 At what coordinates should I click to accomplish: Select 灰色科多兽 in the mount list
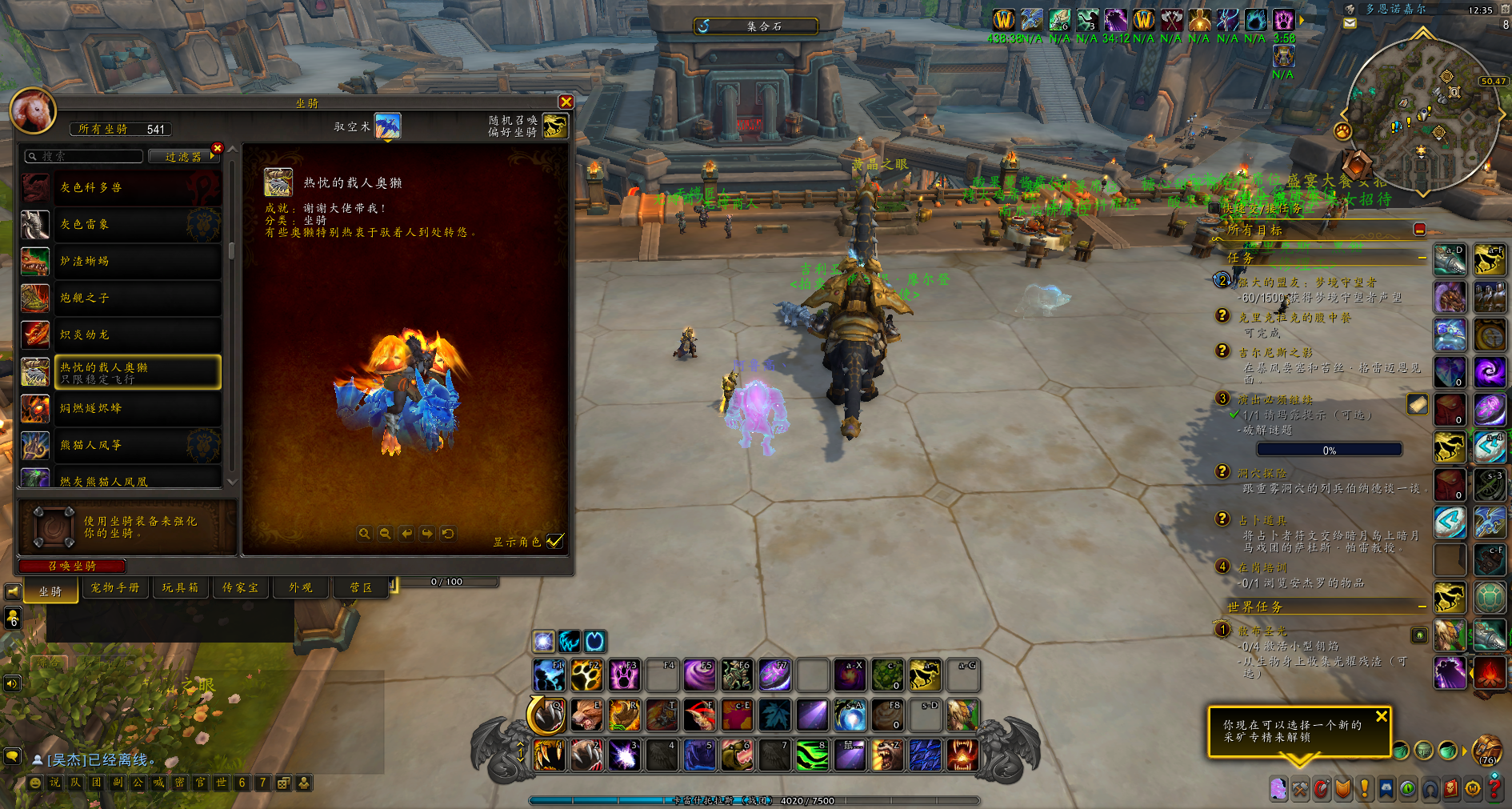136,187
